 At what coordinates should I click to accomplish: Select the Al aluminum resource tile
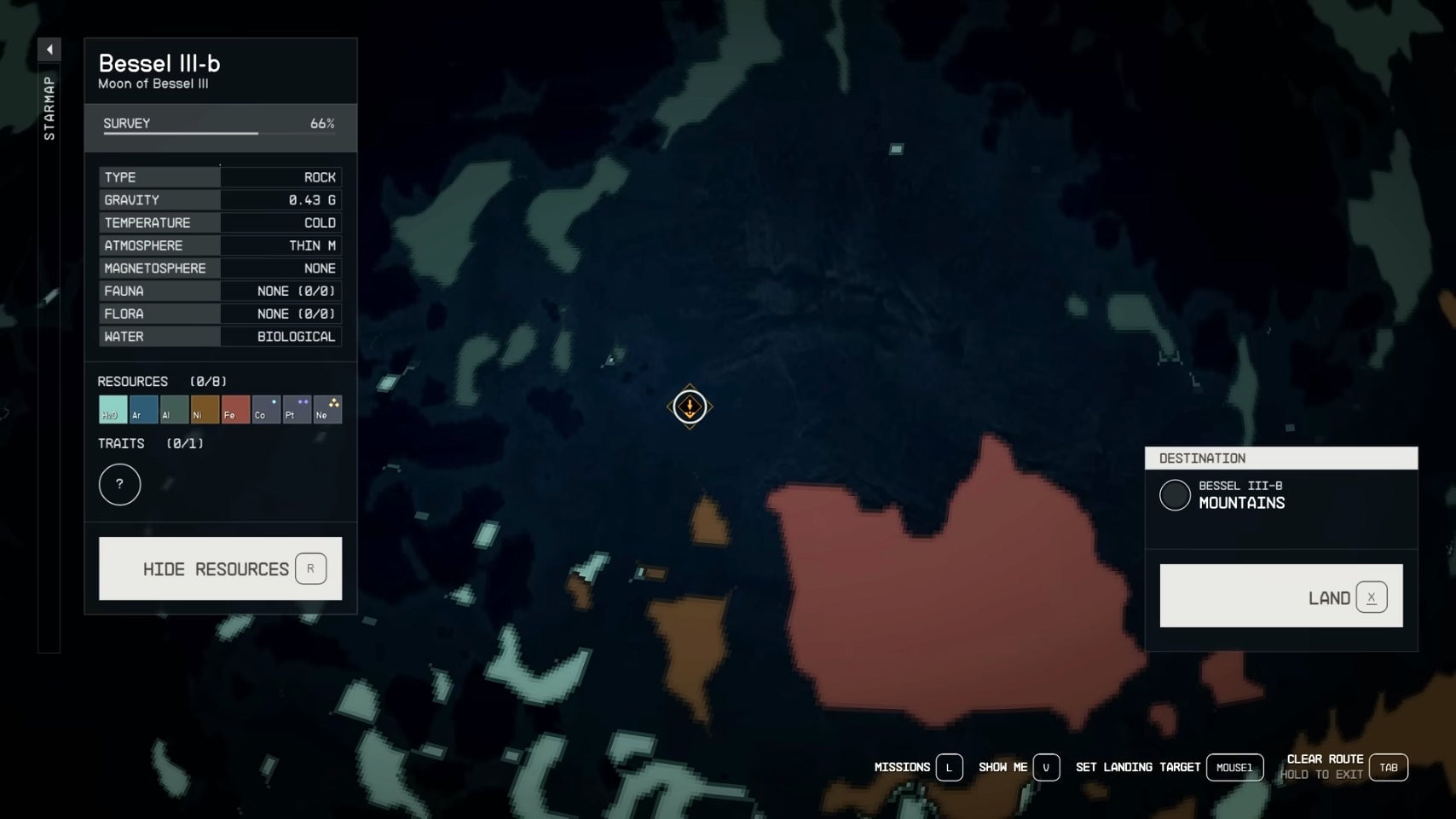click(174, 410)
